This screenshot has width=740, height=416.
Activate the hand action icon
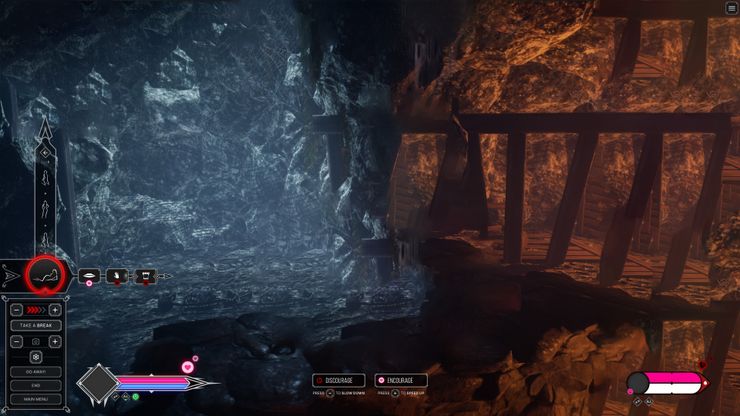click(116, 275)
